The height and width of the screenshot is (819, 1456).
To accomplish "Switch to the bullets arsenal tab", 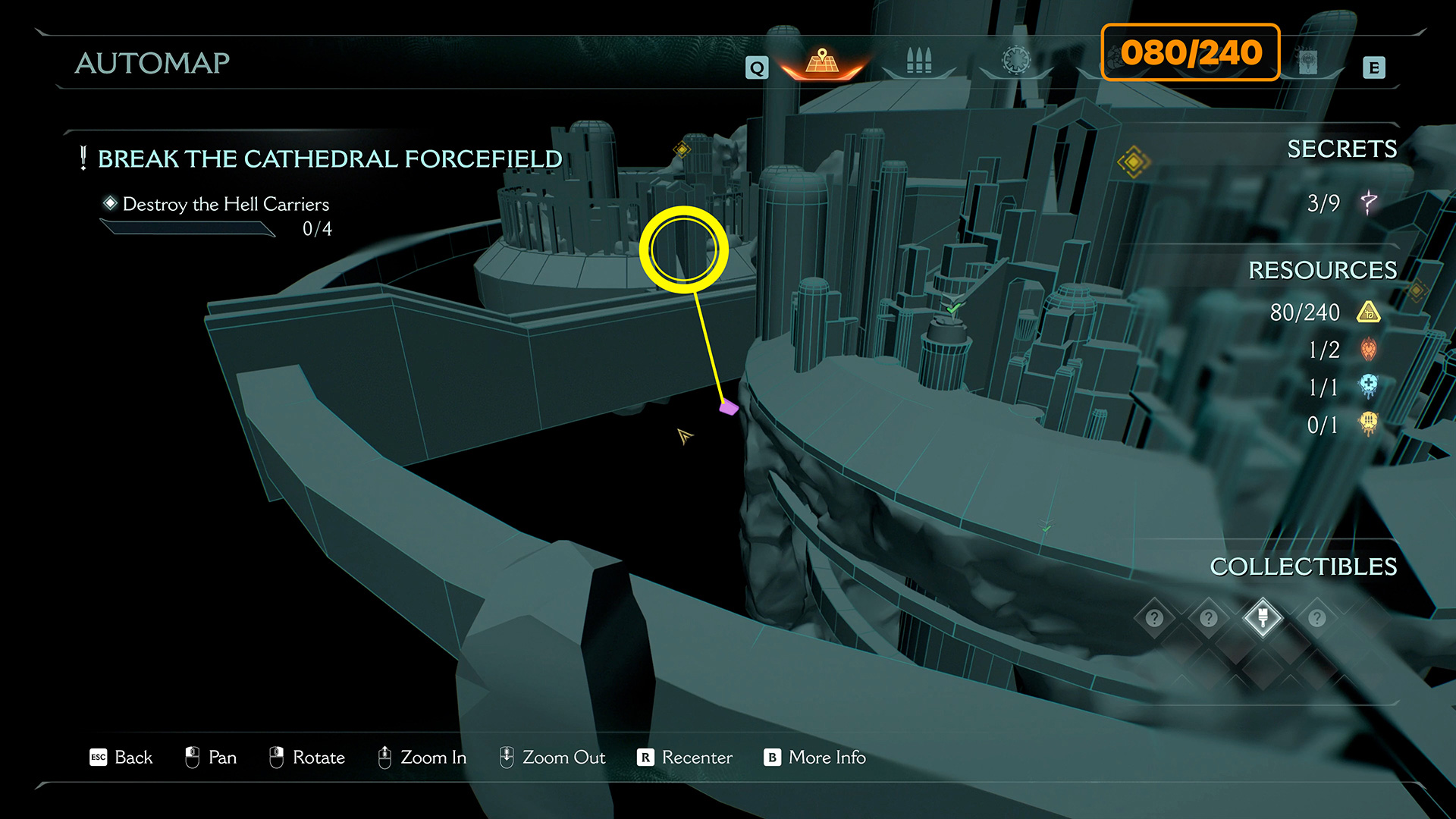I will [x=918, y=61].
